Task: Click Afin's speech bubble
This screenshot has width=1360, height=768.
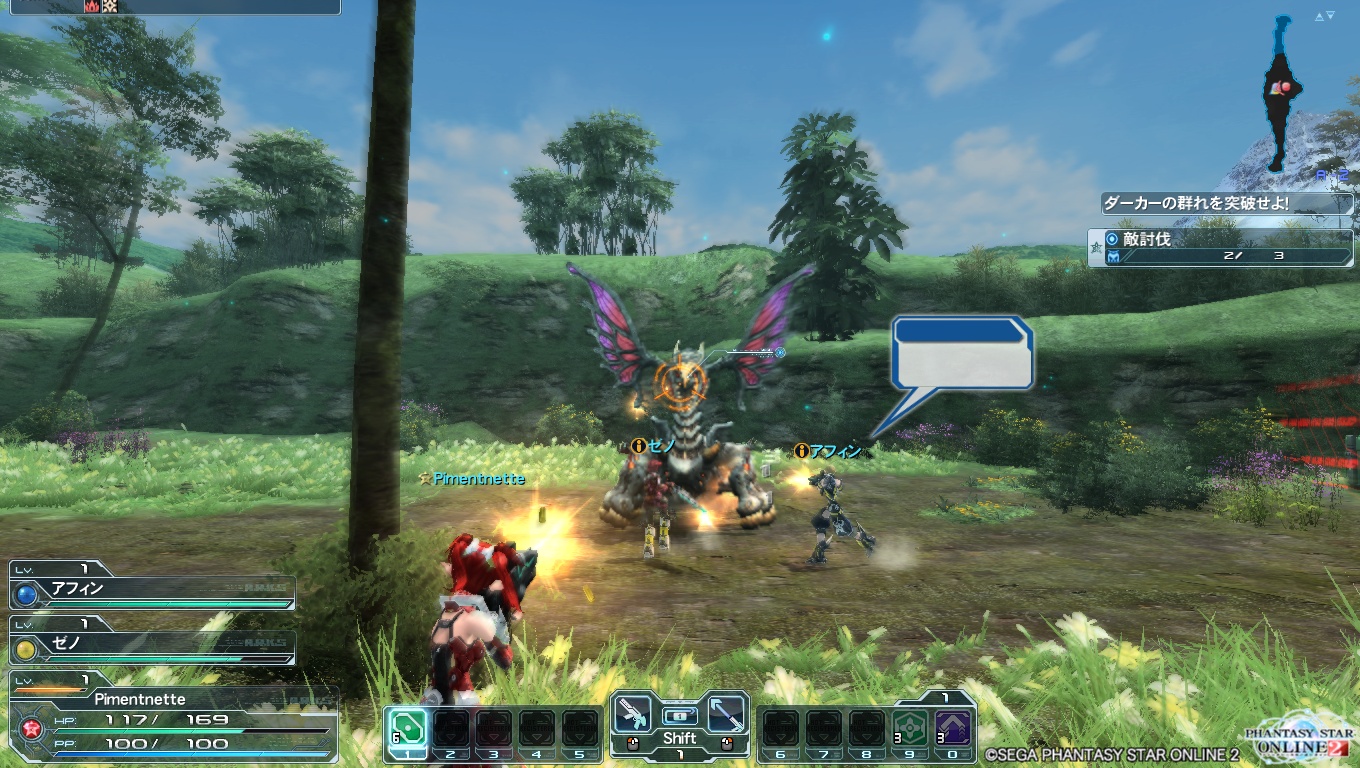Action: 962,353
